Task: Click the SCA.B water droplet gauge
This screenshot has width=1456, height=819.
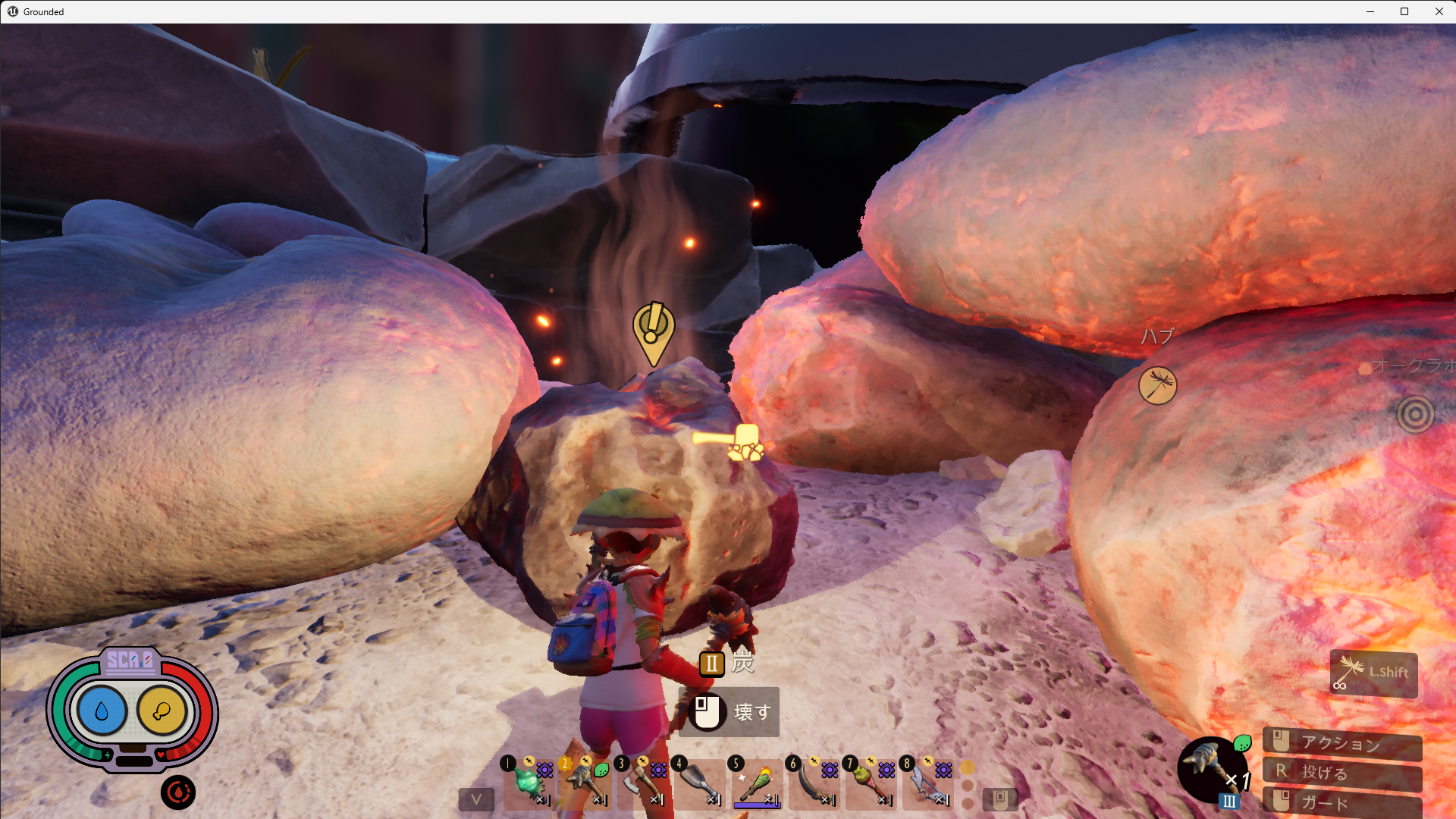Action: (102, 711)
